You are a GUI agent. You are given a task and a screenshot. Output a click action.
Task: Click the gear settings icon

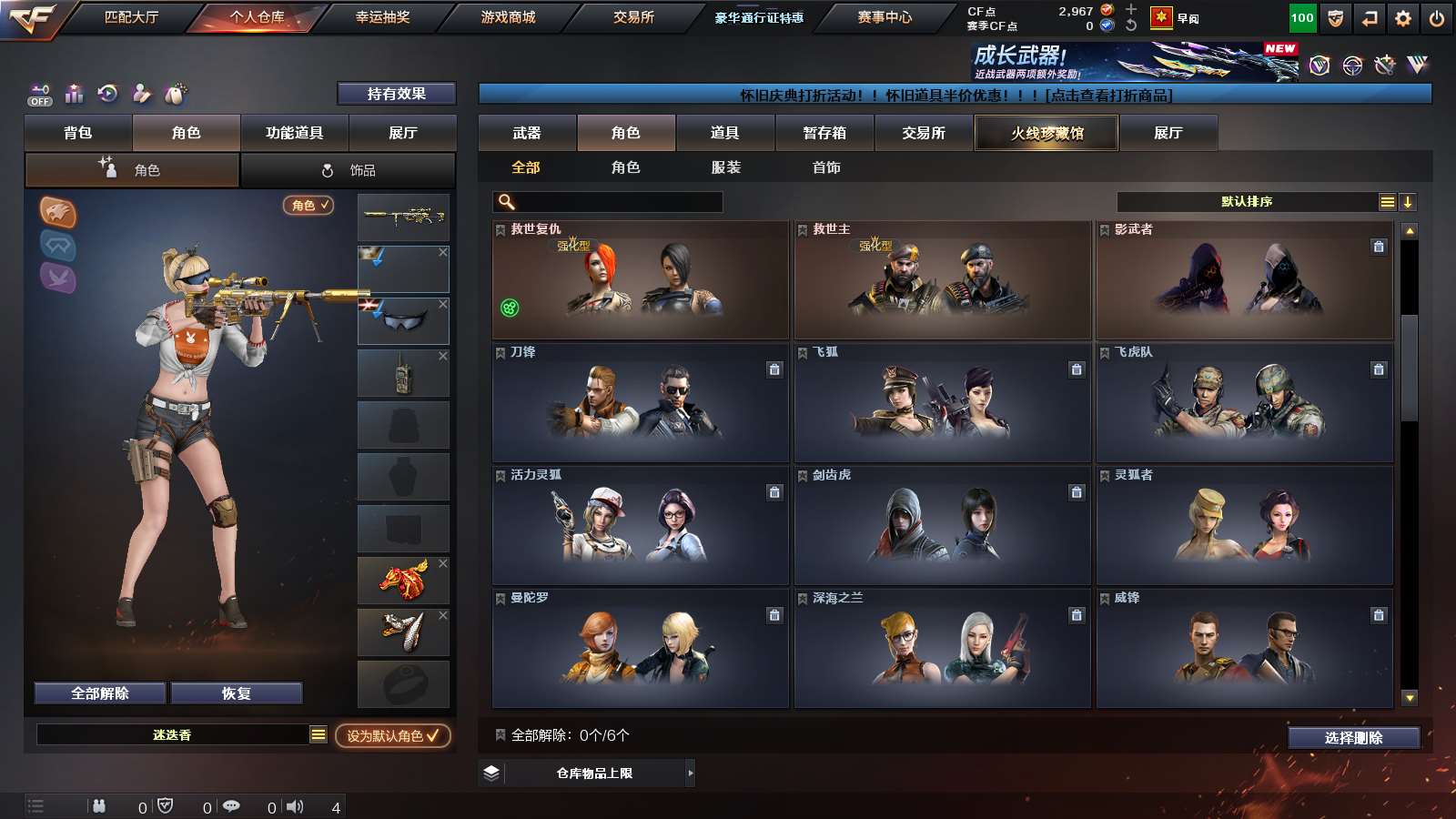[1402, 18]
